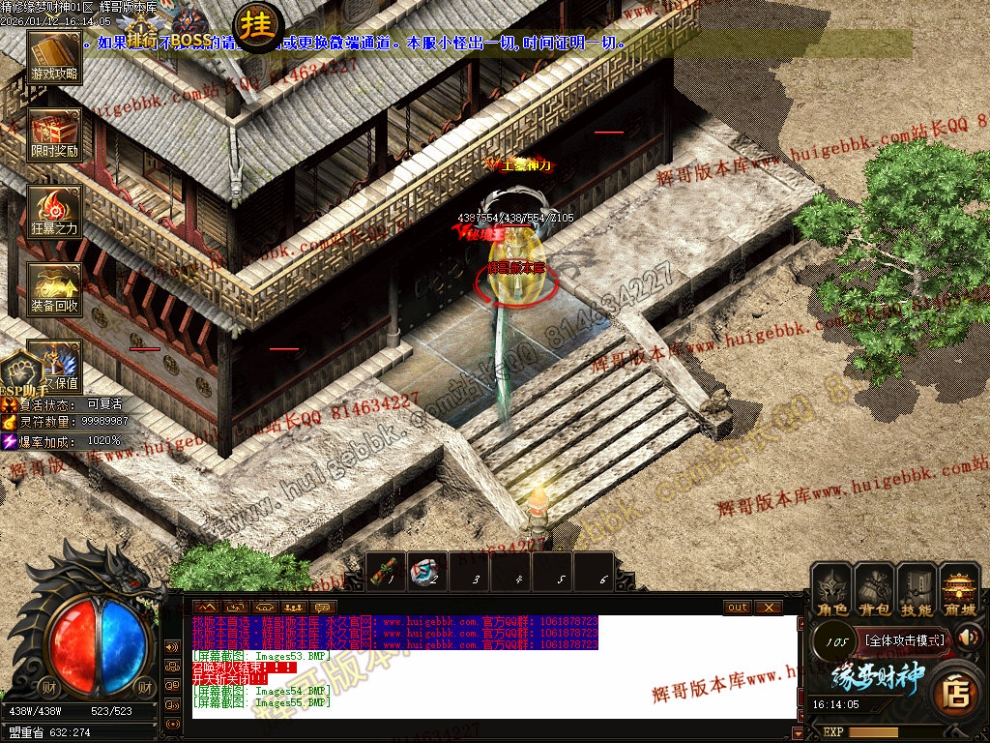This screenshot has height=743, width=990.
Task: Use the item in hotbar slot 2
Action: (x=429, y=571)
